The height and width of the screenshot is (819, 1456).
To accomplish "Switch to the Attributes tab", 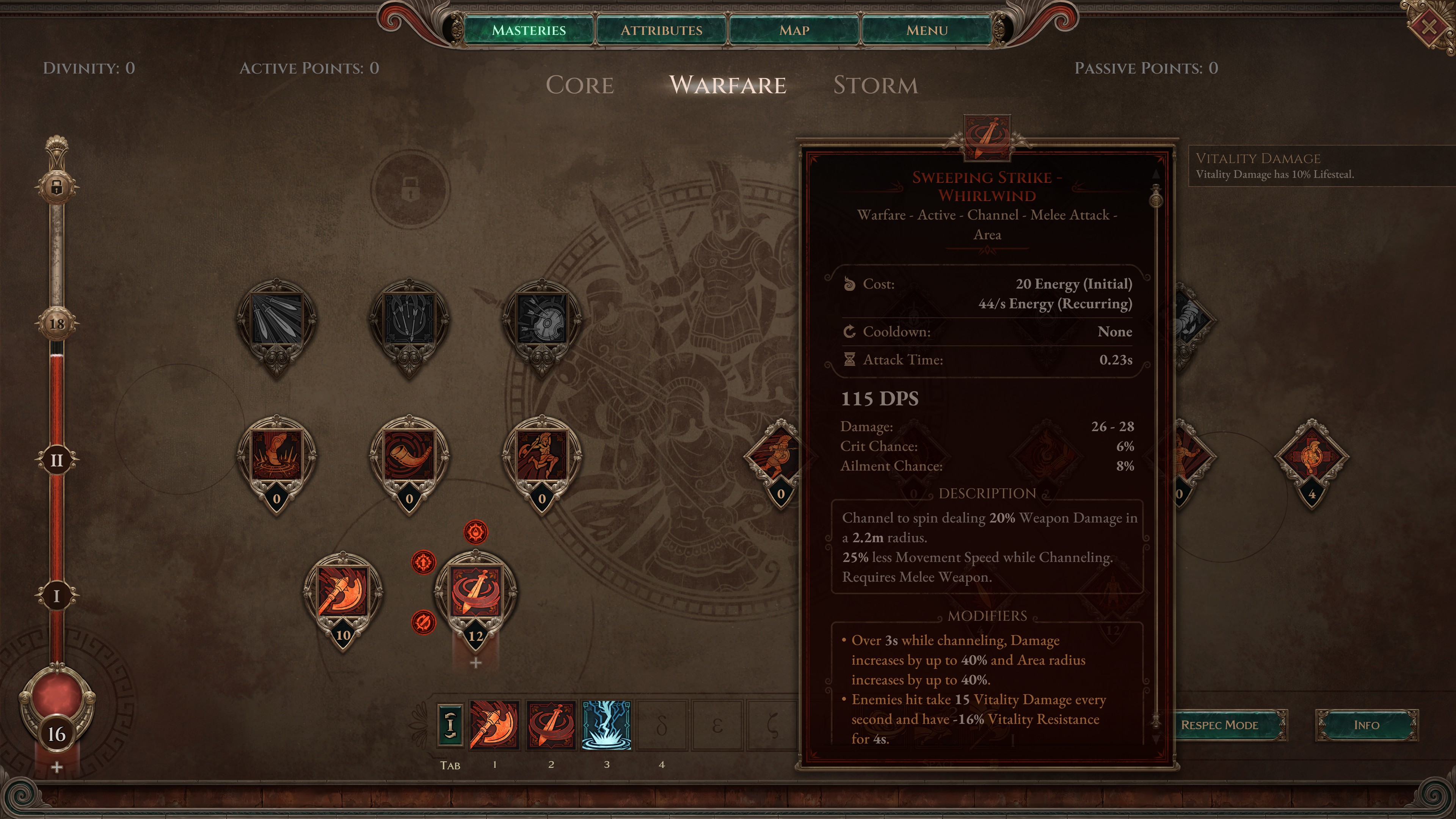I will 661,30.
